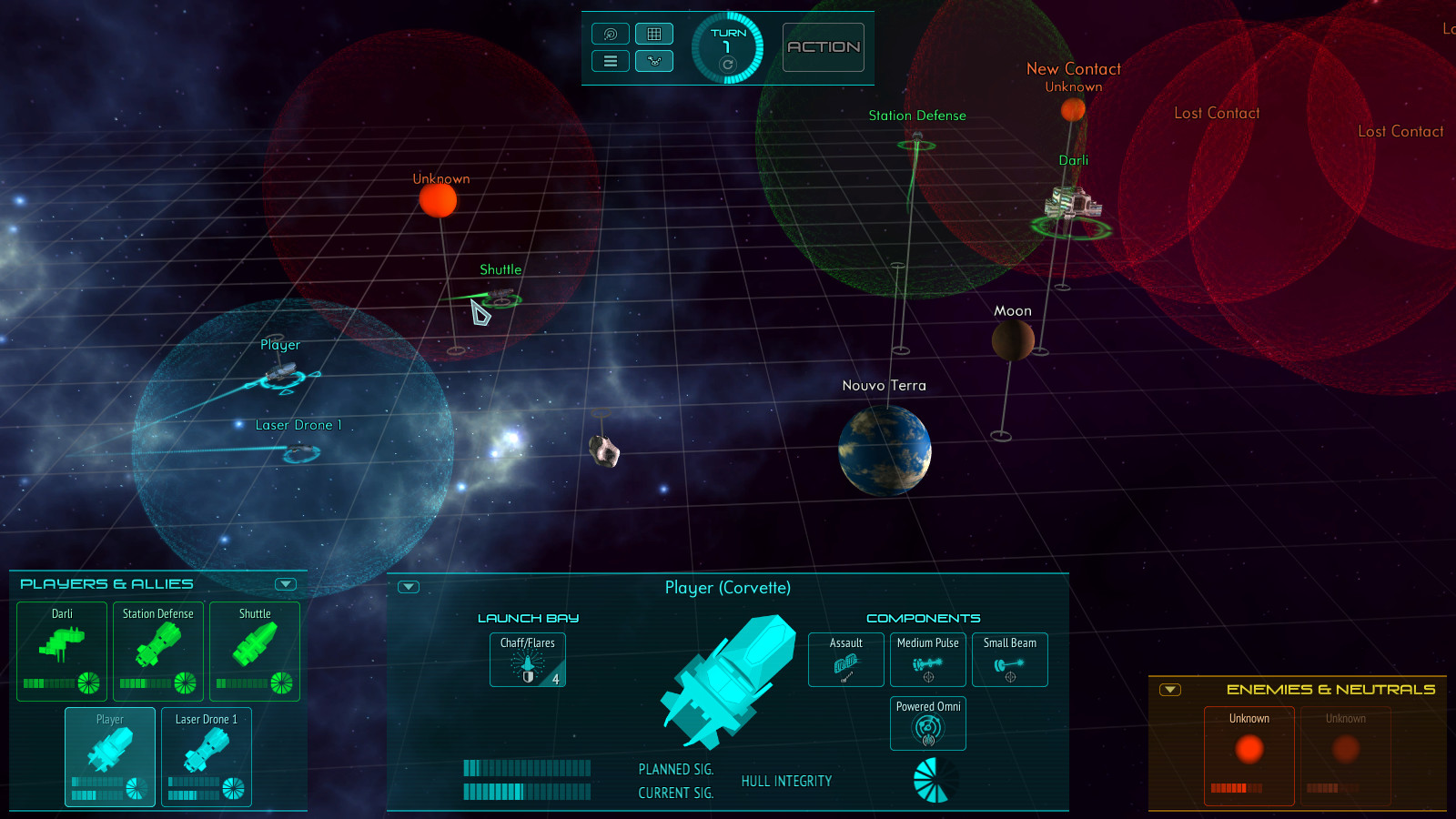Expand the Enemies & Neutrals panel
Viewport: 1456px width, 819px height.
1170,690
